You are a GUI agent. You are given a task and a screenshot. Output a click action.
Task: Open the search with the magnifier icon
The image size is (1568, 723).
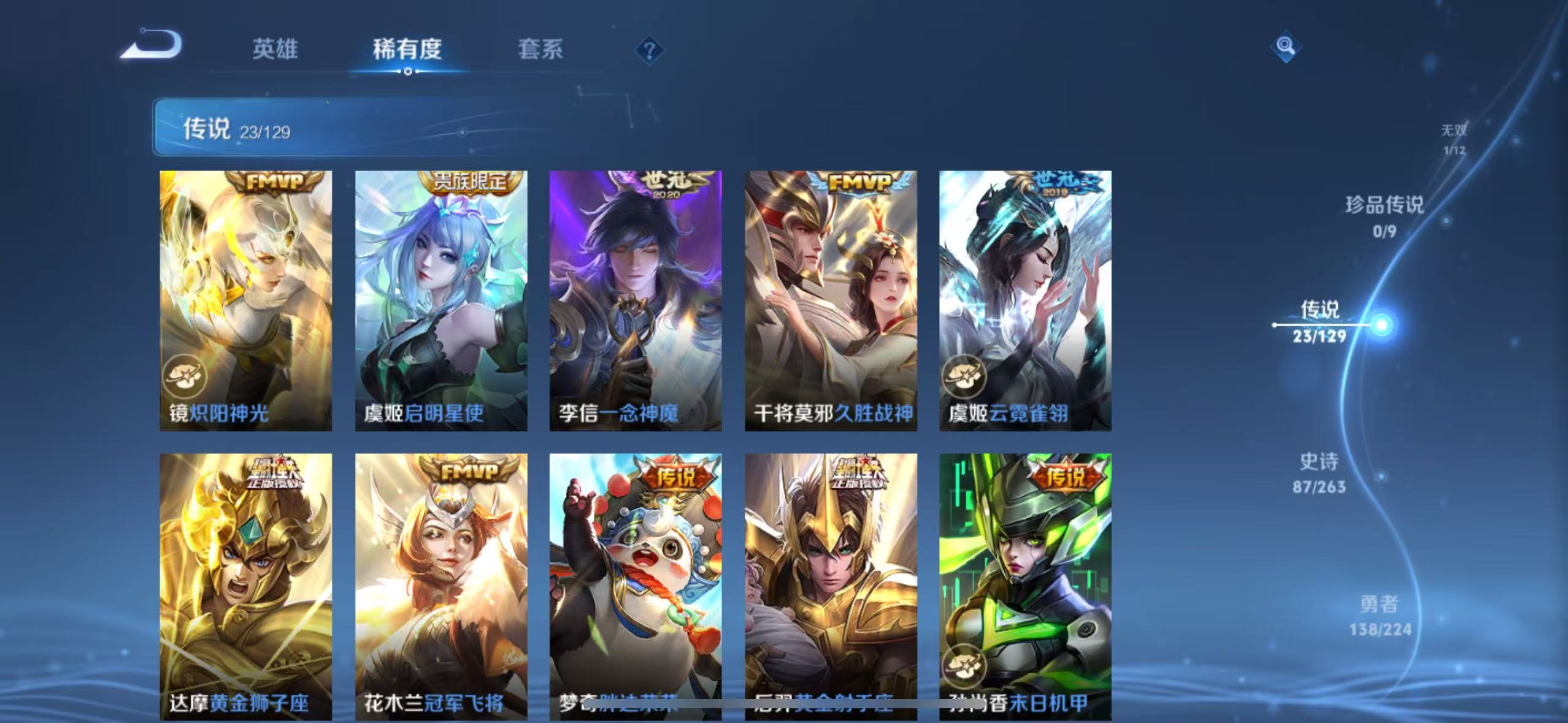coord(1285,47)
